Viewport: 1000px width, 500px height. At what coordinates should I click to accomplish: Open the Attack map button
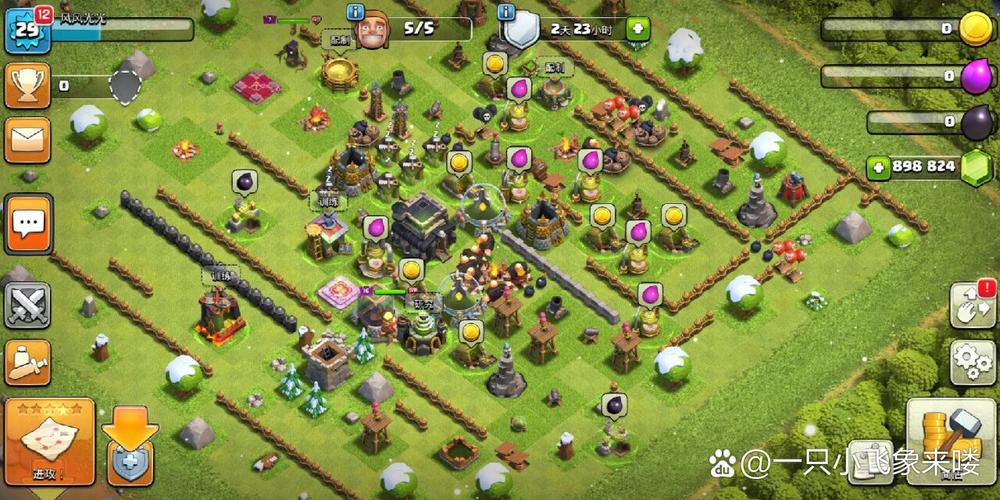click(49, 442)
